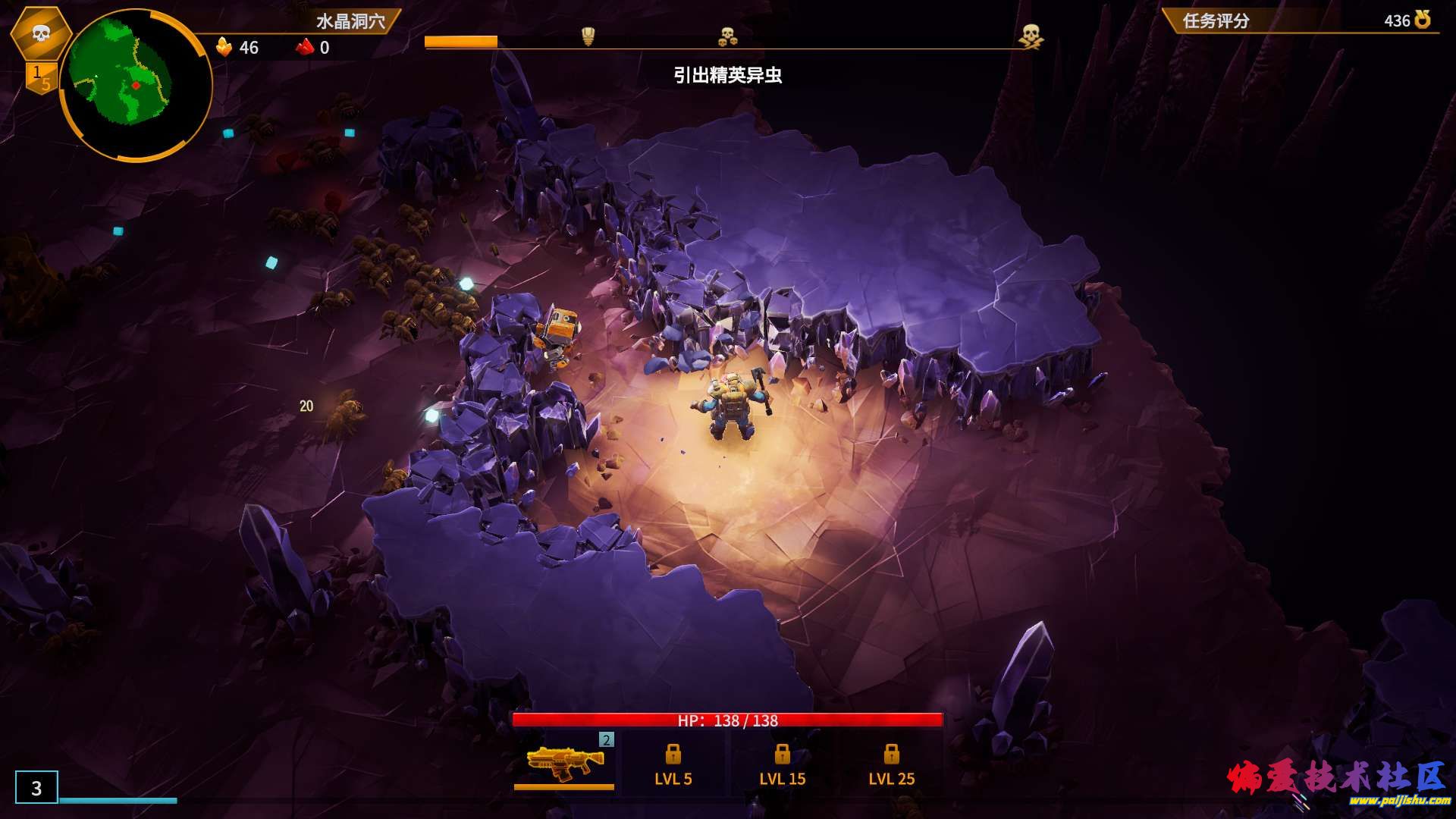Viewport: 1456px width, 819px height.
Task: Click the locked LVL 15 weapon slot
Action: tap(782, 764)
